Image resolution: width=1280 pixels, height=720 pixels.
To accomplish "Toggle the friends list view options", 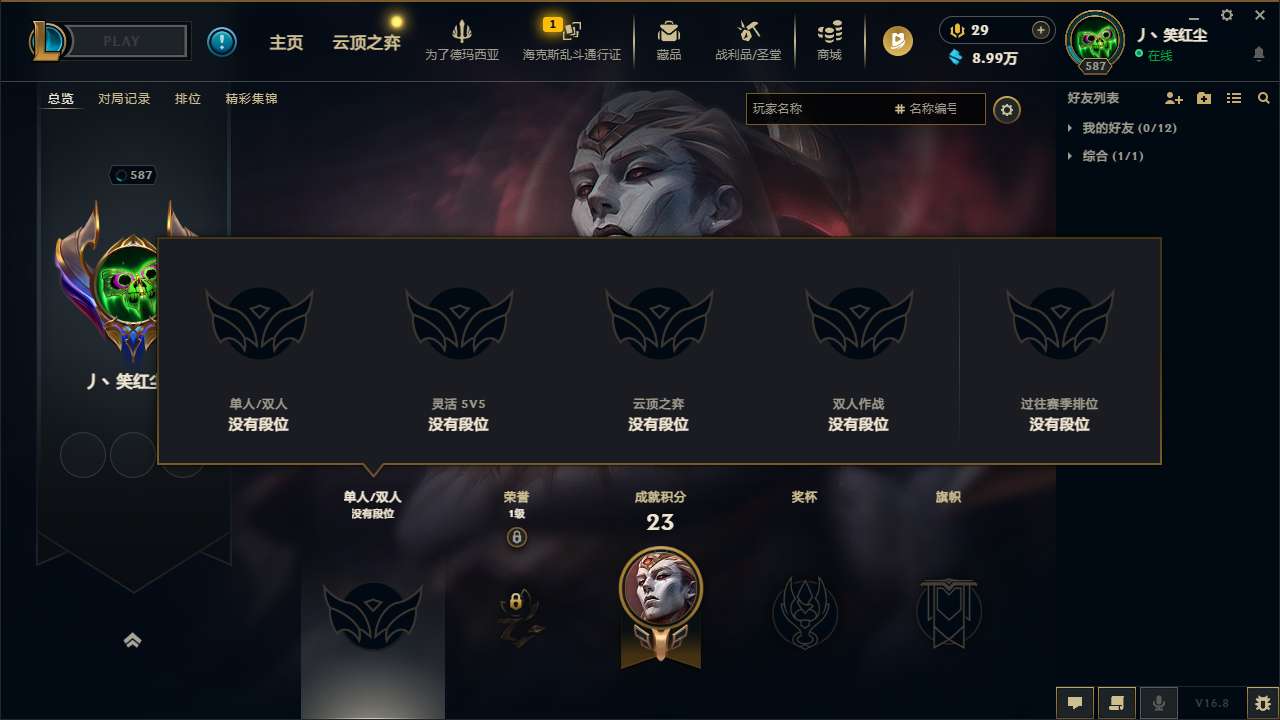I will (x=1234, y=98).
